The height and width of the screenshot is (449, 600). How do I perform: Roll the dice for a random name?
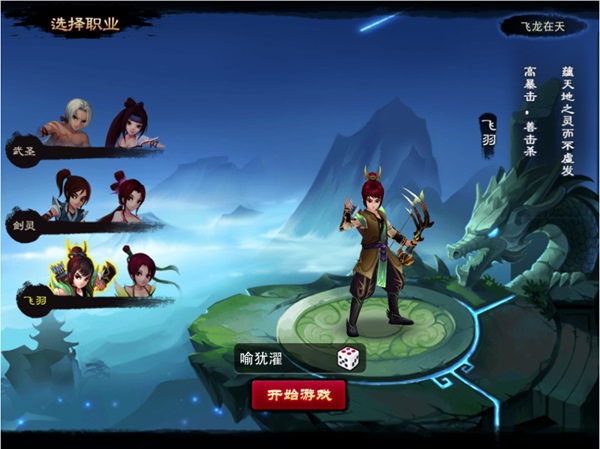(347, 358)
